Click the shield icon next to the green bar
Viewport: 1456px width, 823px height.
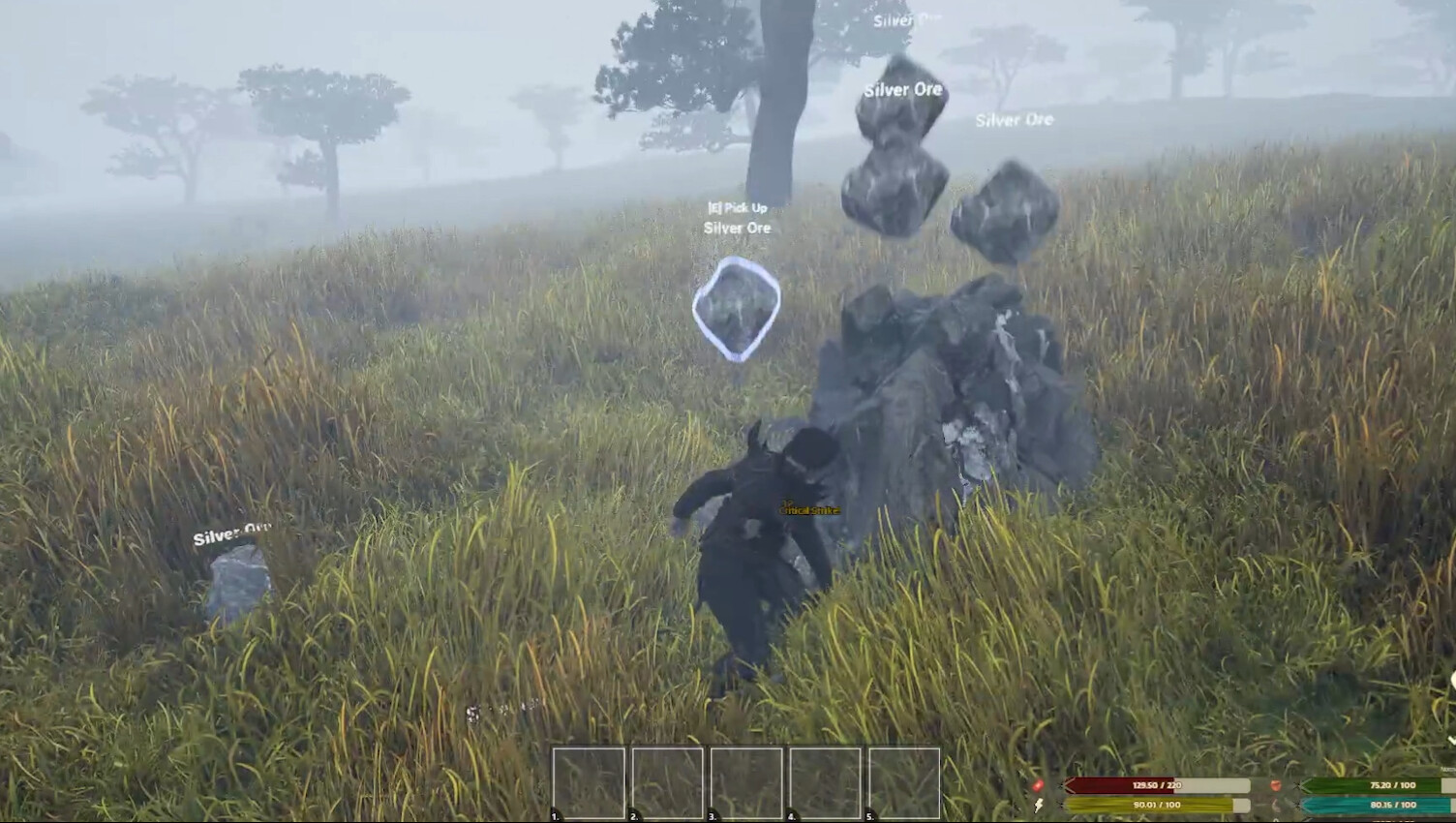pos(1275,785)
